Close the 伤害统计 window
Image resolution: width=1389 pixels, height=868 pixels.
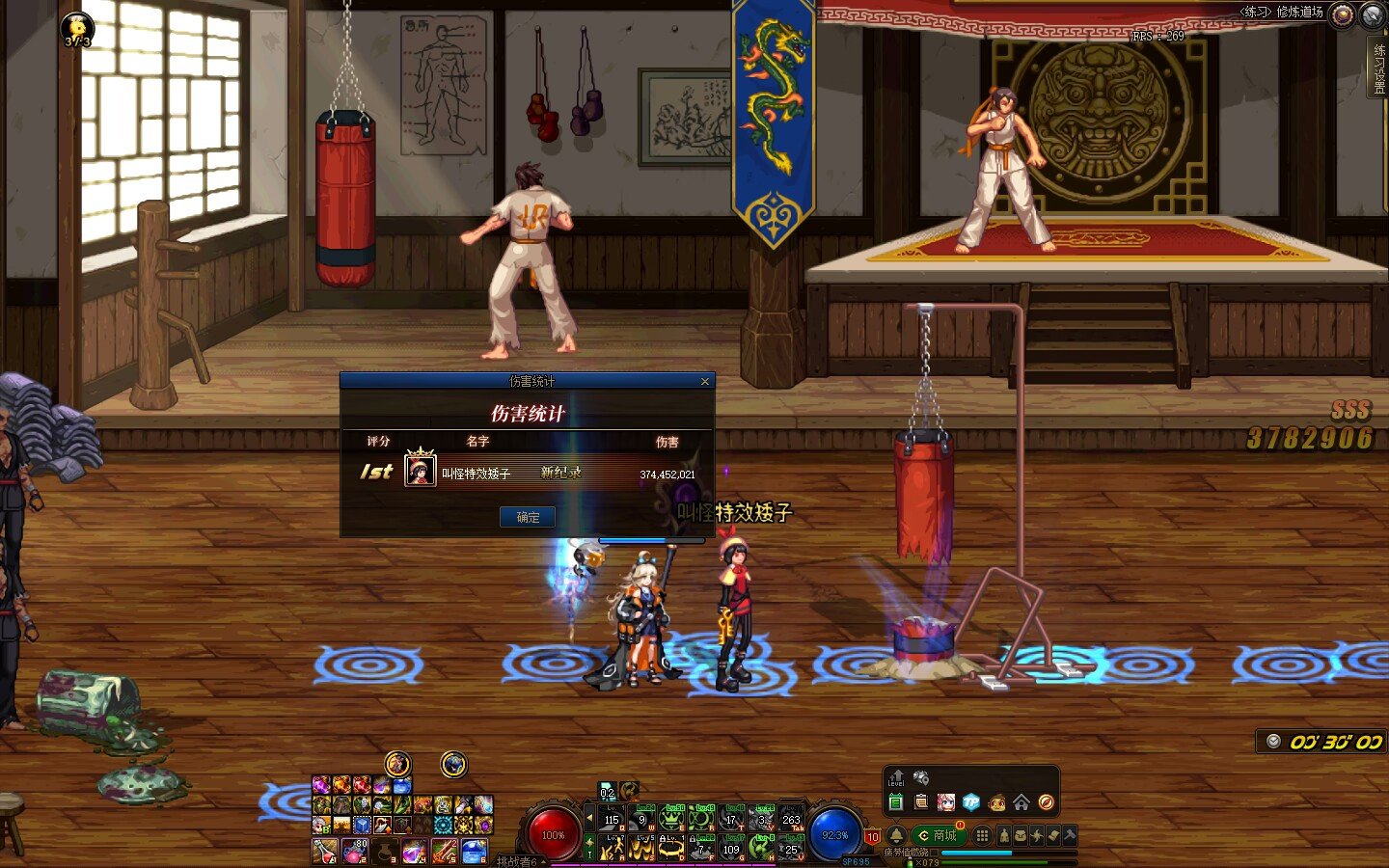coord(705,382)
